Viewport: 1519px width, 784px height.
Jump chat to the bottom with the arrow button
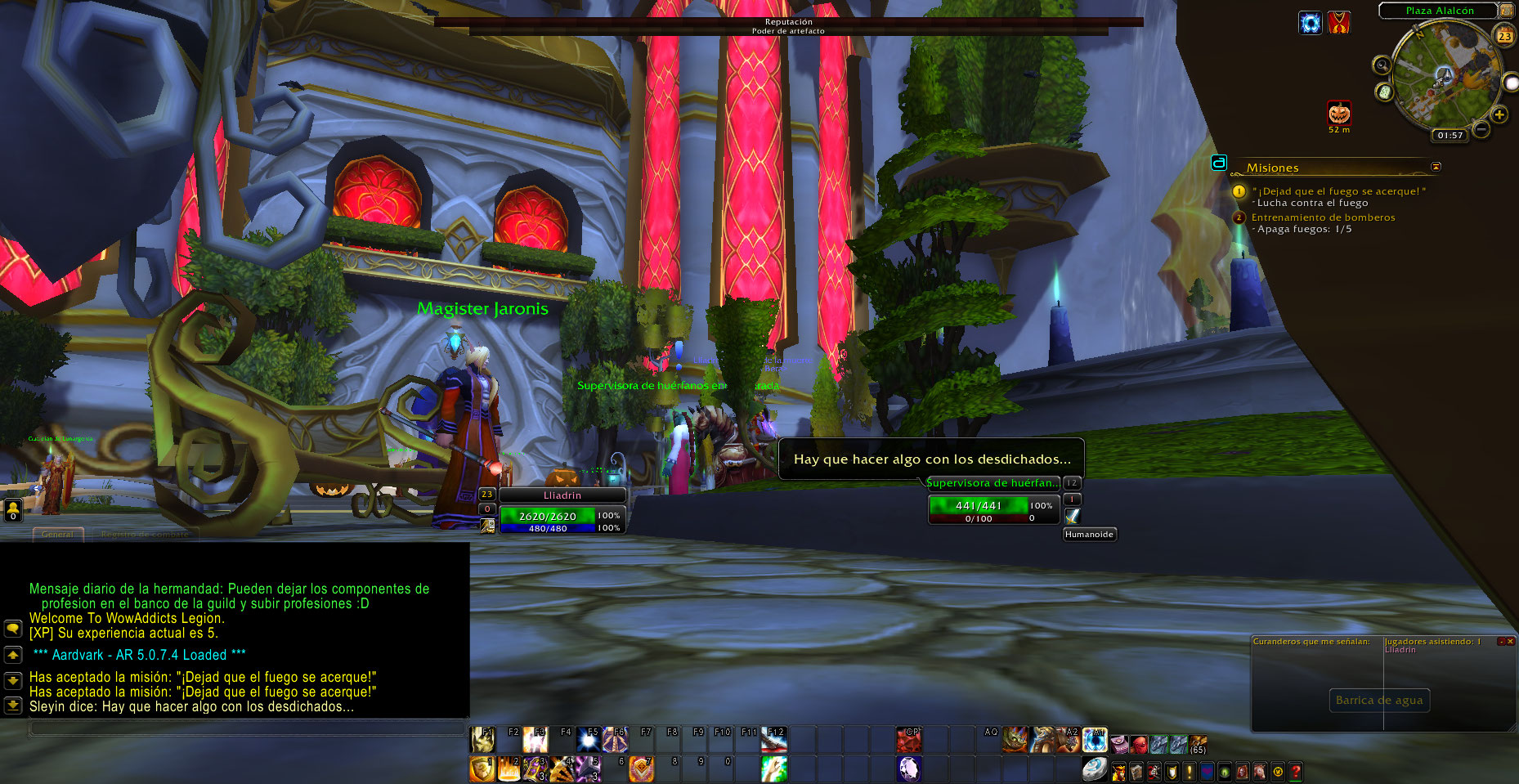(x=13, y=705)
